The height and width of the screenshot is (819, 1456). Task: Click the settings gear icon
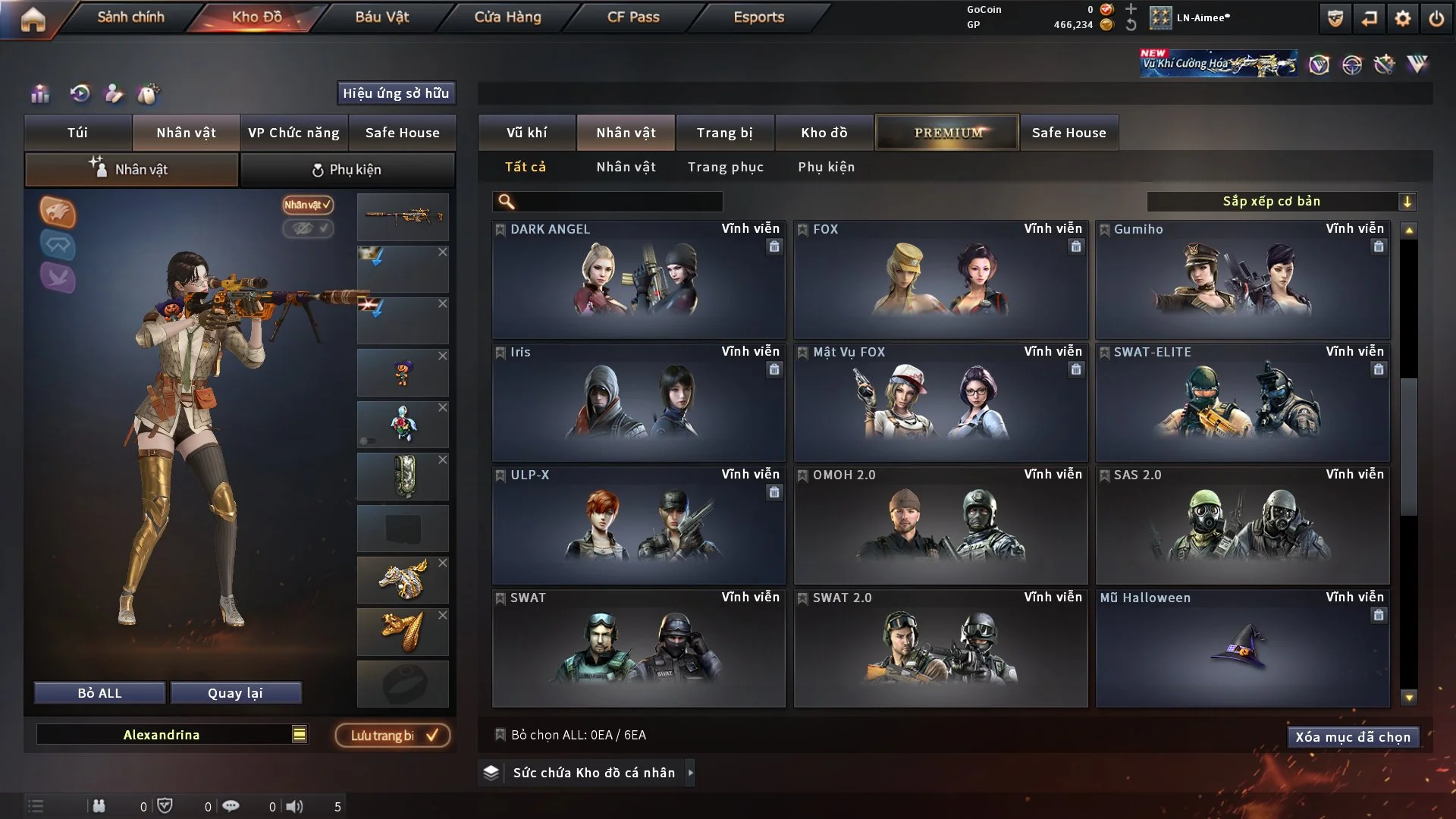click(x=1402, y=18)
